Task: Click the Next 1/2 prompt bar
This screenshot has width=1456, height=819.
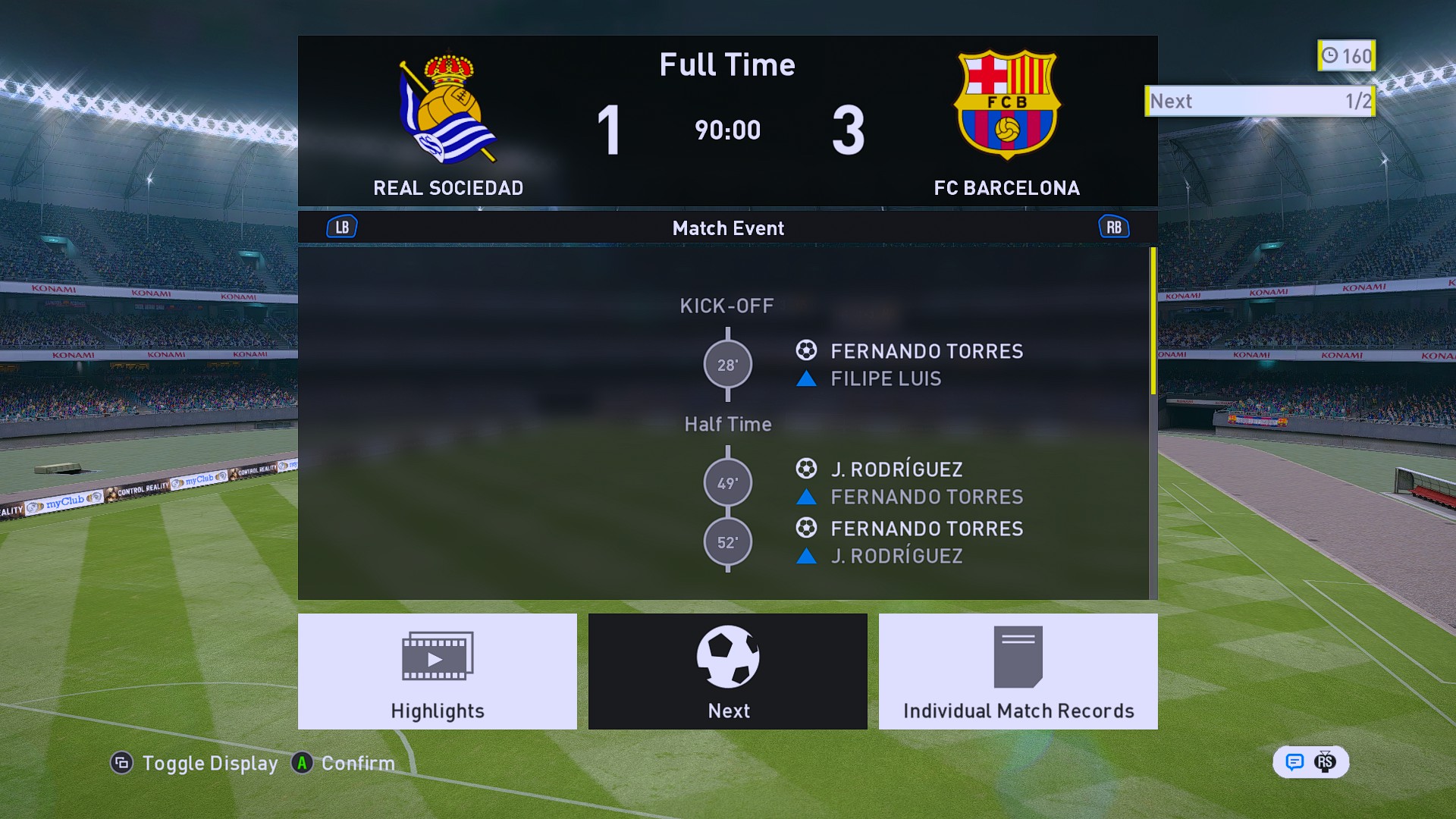Action: [x=1259, y=101]
